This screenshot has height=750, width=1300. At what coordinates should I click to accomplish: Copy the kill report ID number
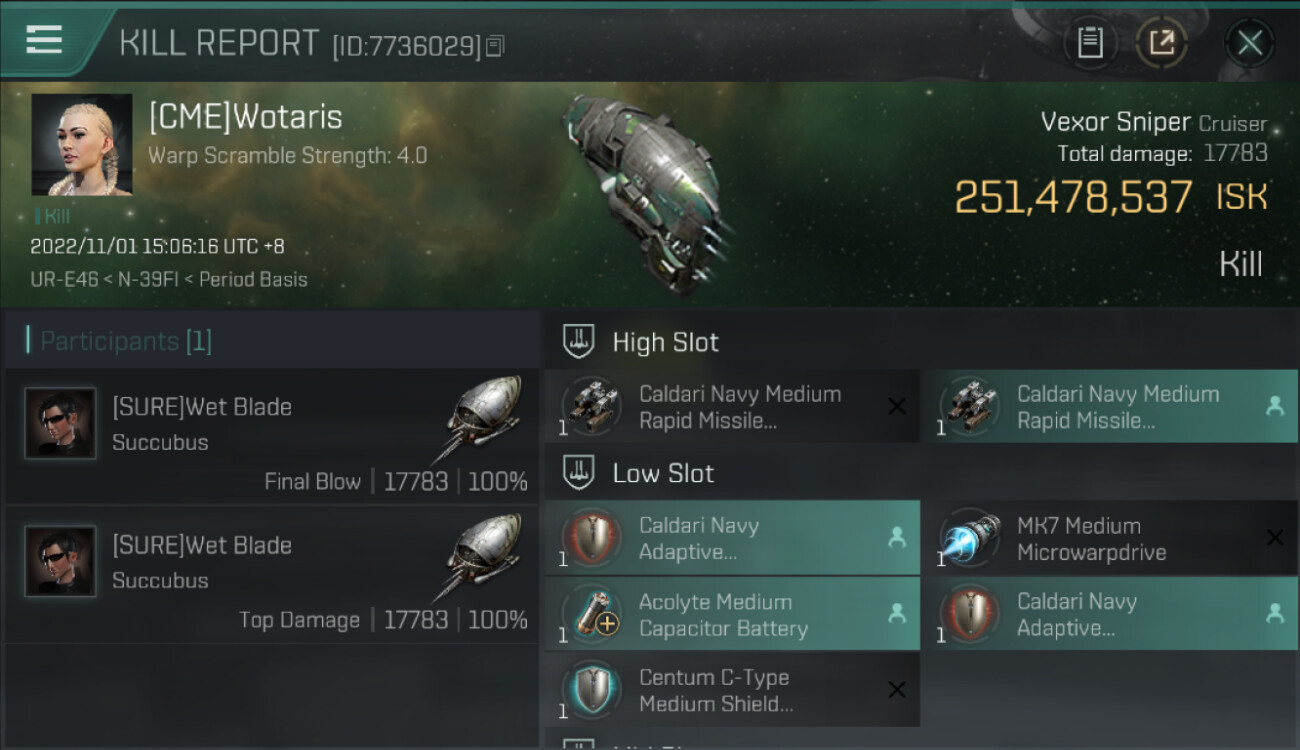(495, 46)
